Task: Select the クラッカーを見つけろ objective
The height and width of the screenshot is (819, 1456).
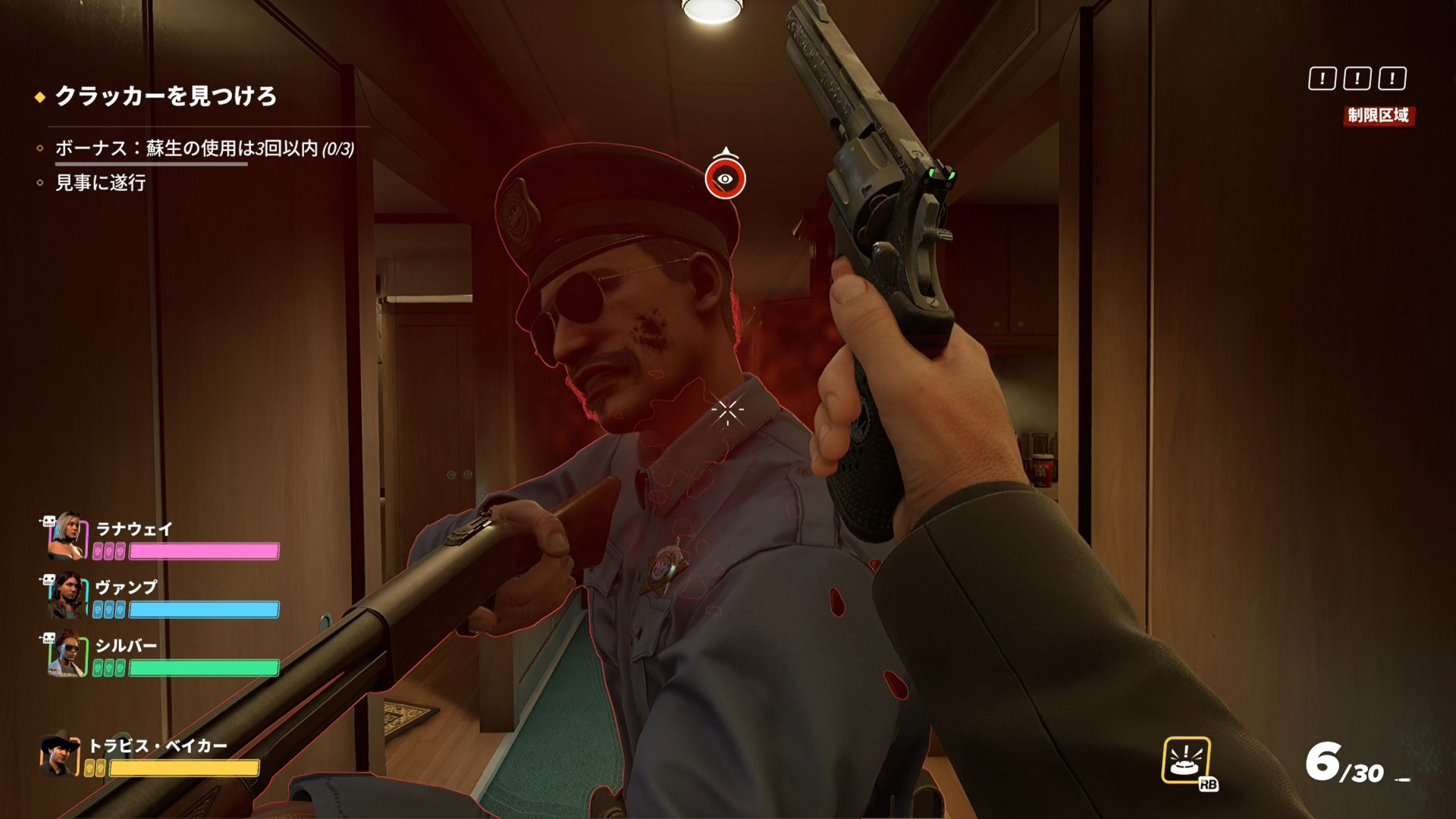Action: [x=165, y=96]
